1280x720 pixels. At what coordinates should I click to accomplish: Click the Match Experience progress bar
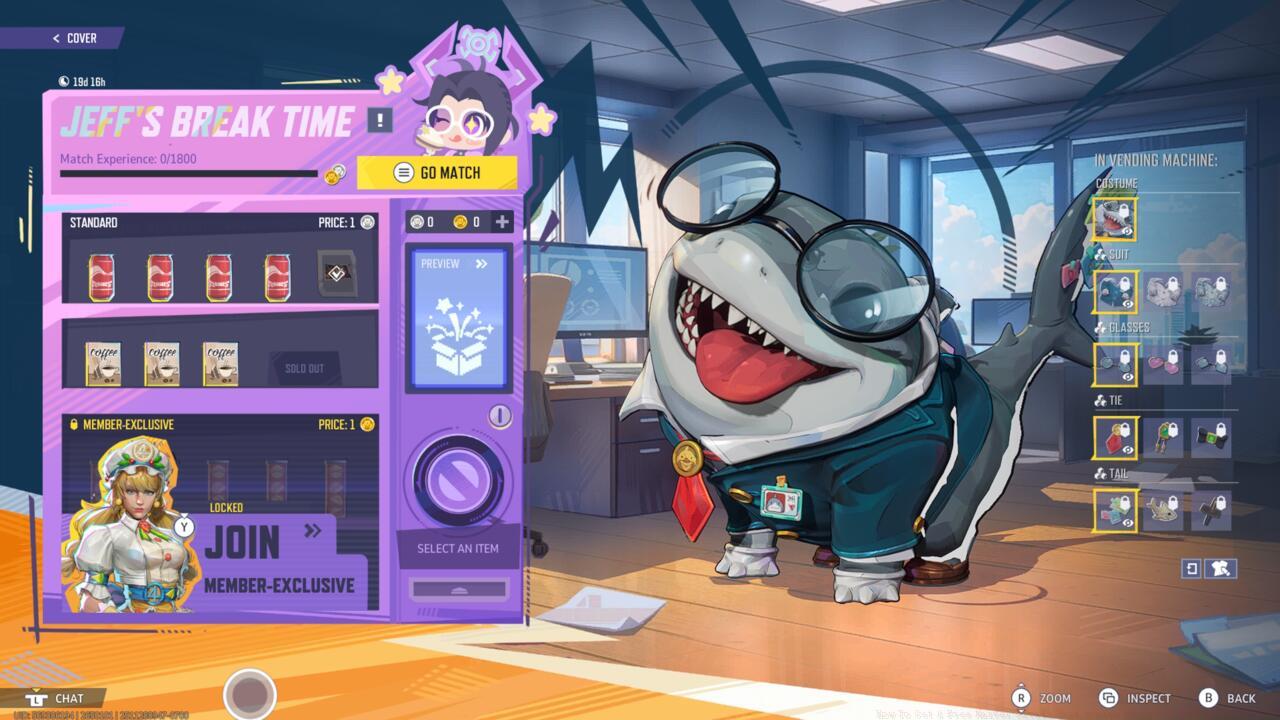point(190,172)
